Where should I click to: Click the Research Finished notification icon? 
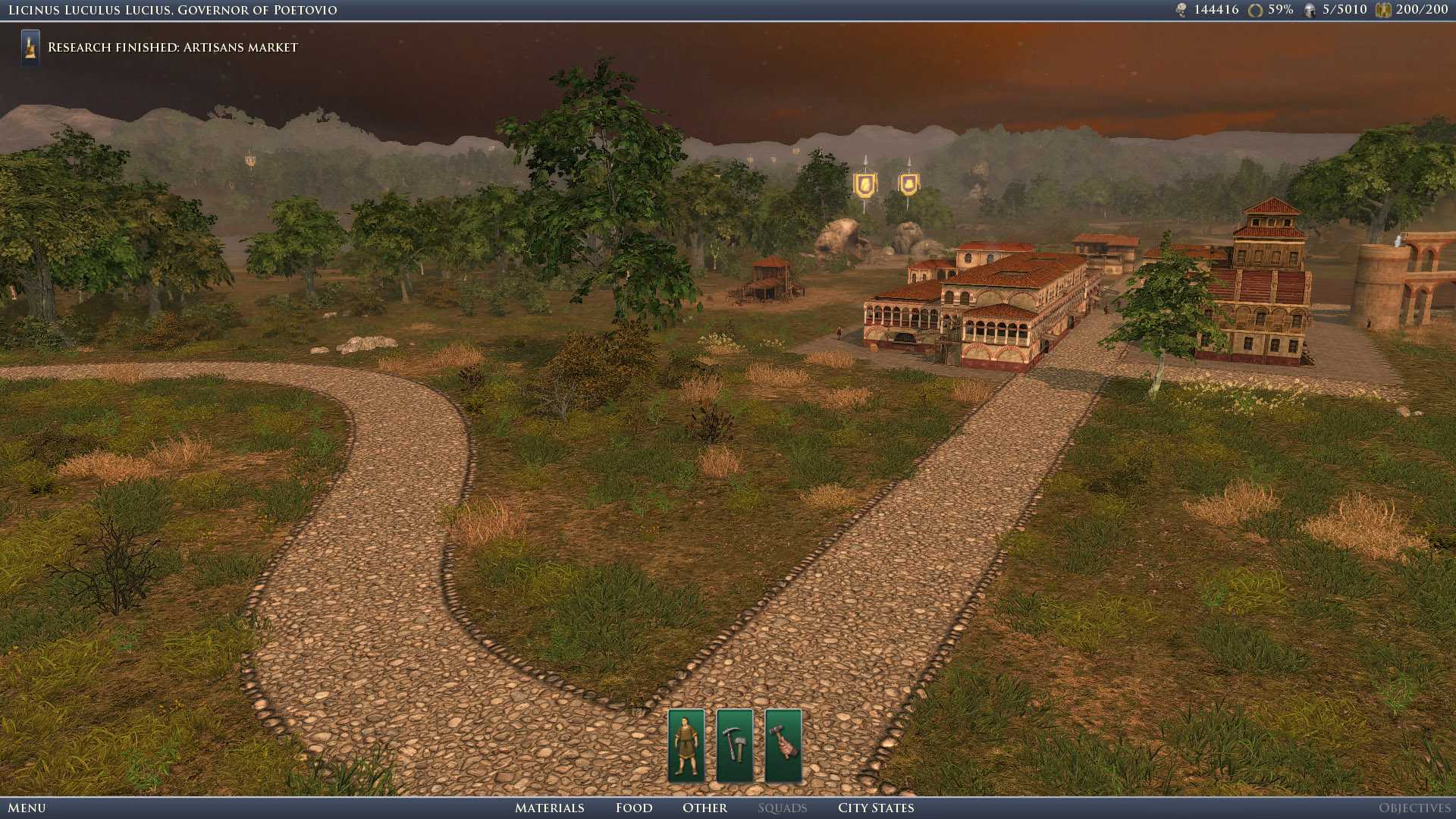(x=29, y=46)
